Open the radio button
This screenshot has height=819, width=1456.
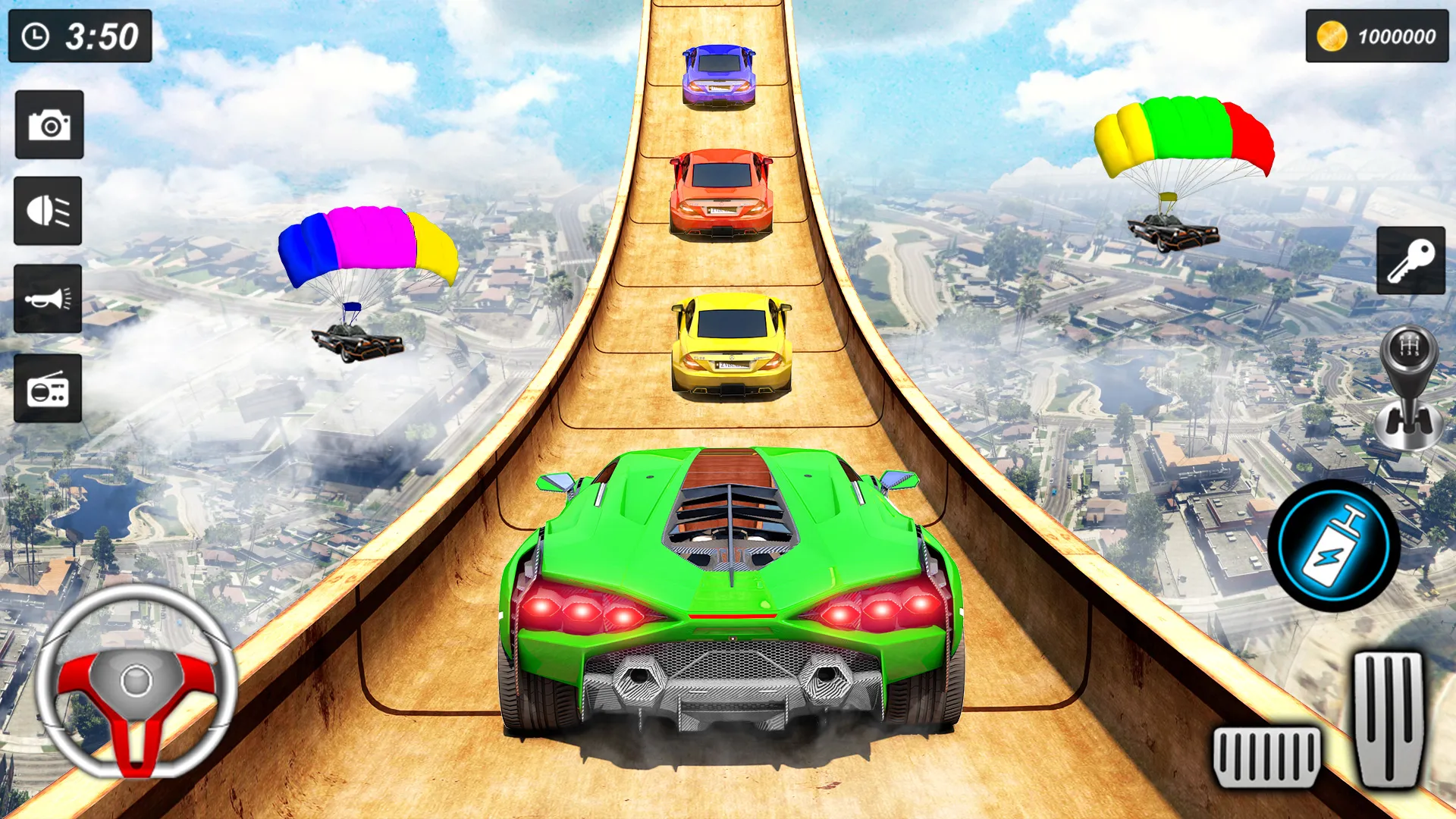coord(48,388)
